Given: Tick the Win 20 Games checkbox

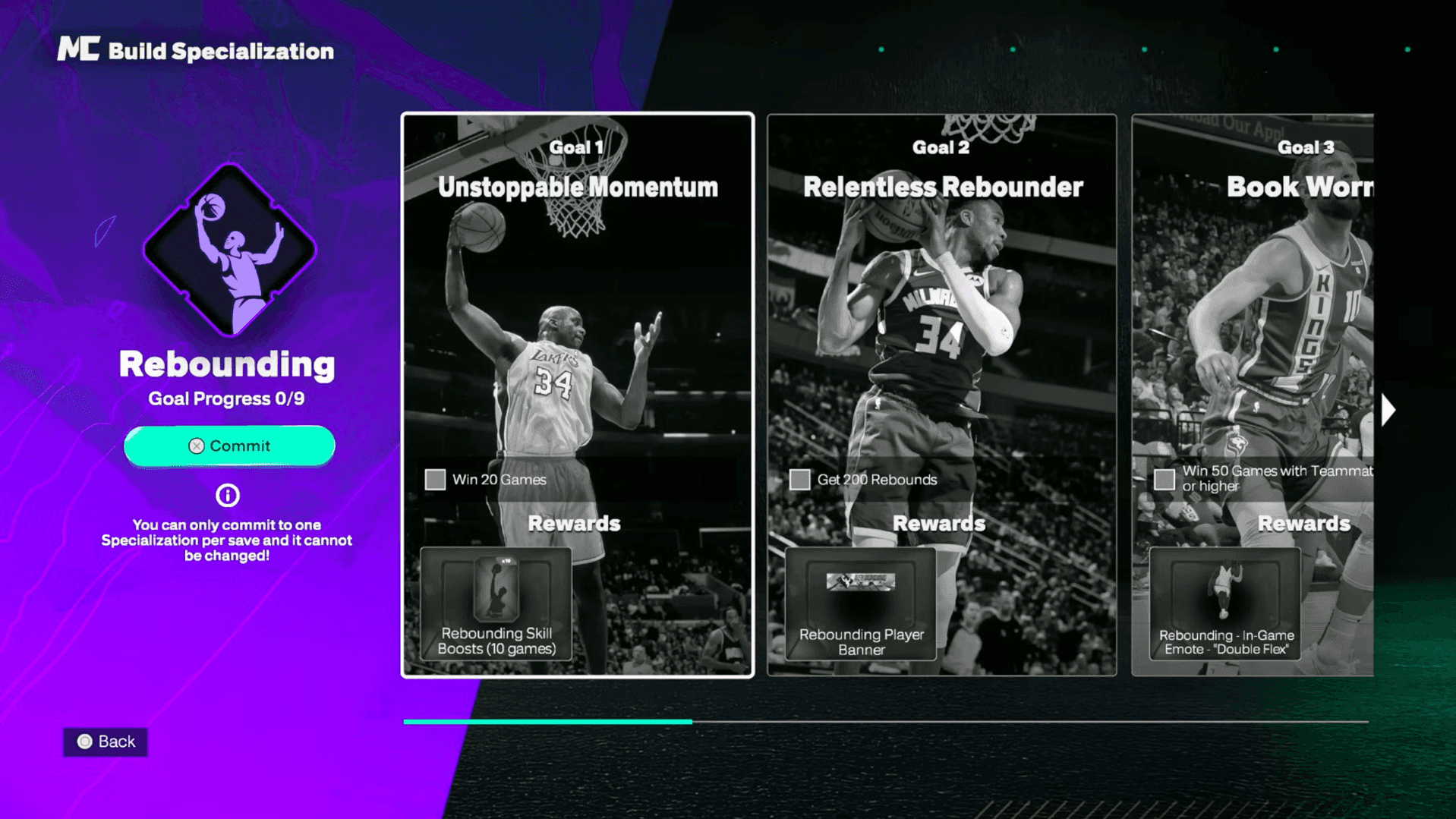Looking at the screenshot, I should click(x=435, y=480).
